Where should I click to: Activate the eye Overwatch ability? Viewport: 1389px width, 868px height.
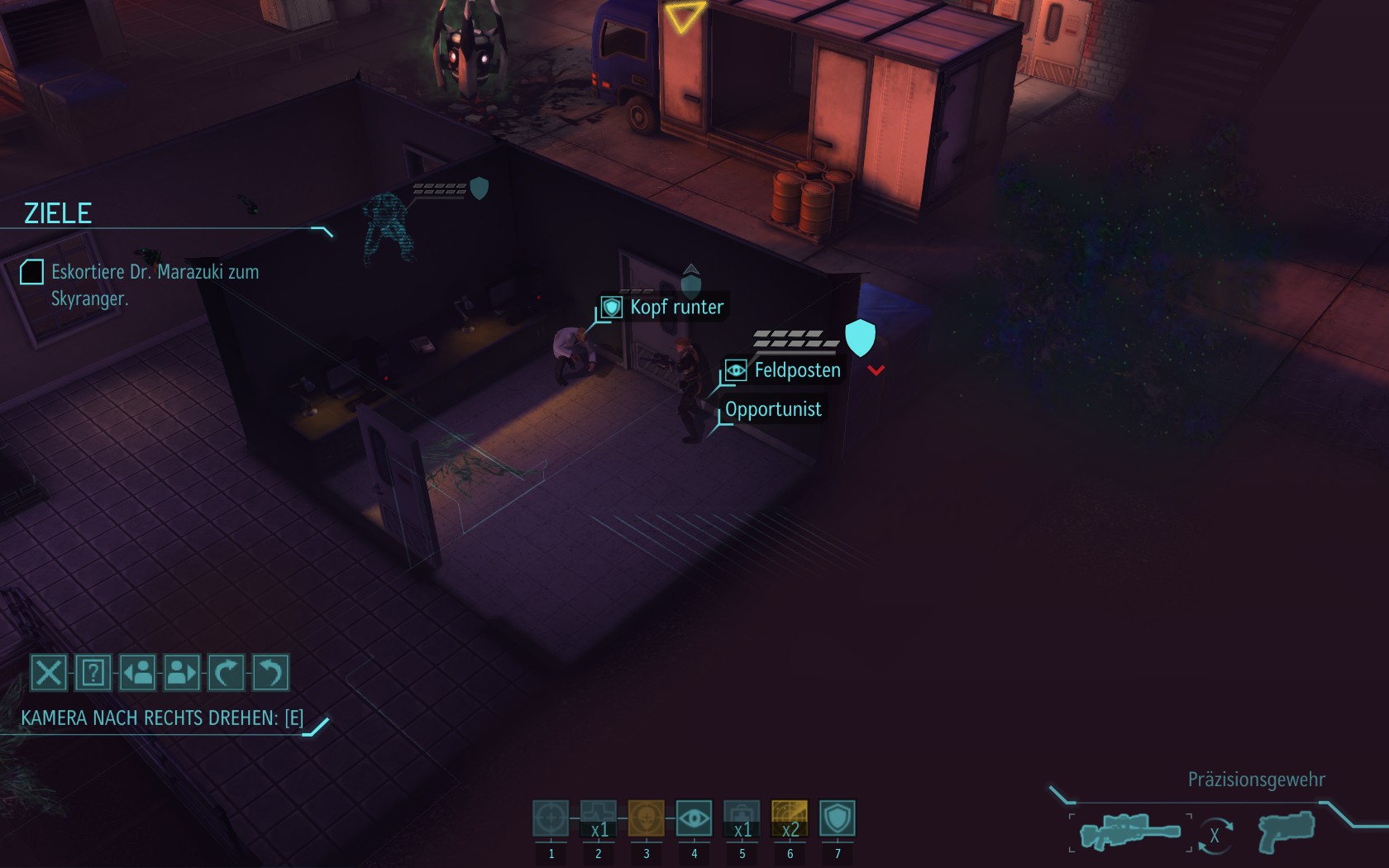[x=694, y=818]
